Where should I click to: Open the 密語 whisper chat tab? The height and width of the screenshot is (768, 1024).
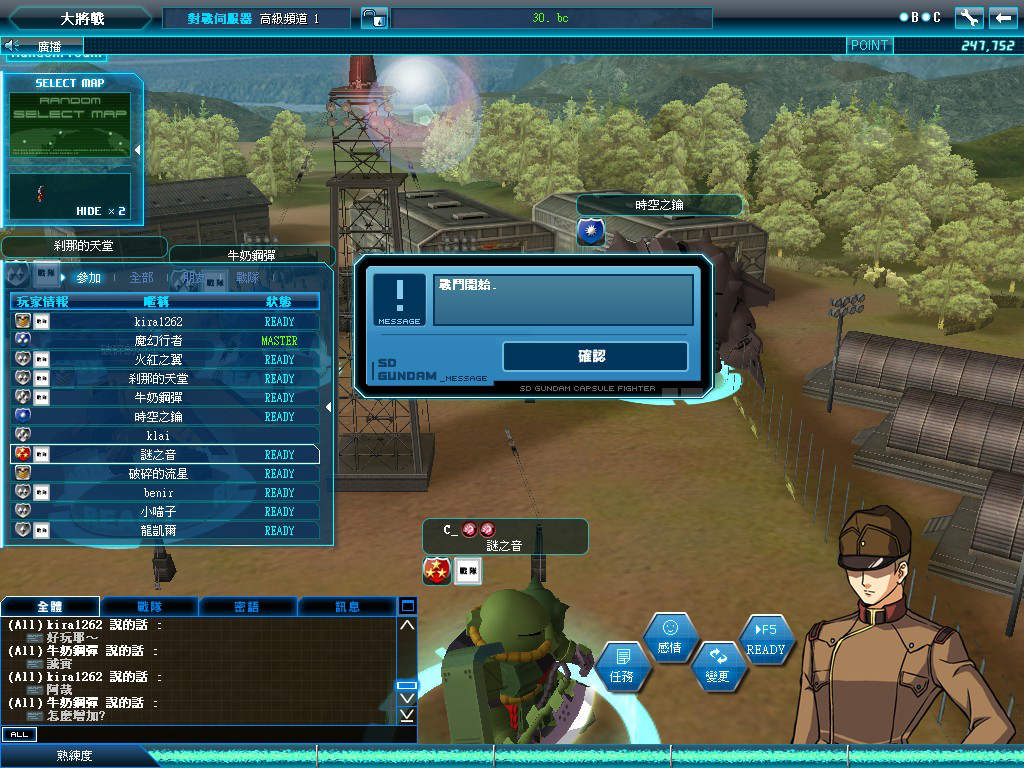click(x=247, y=606)
